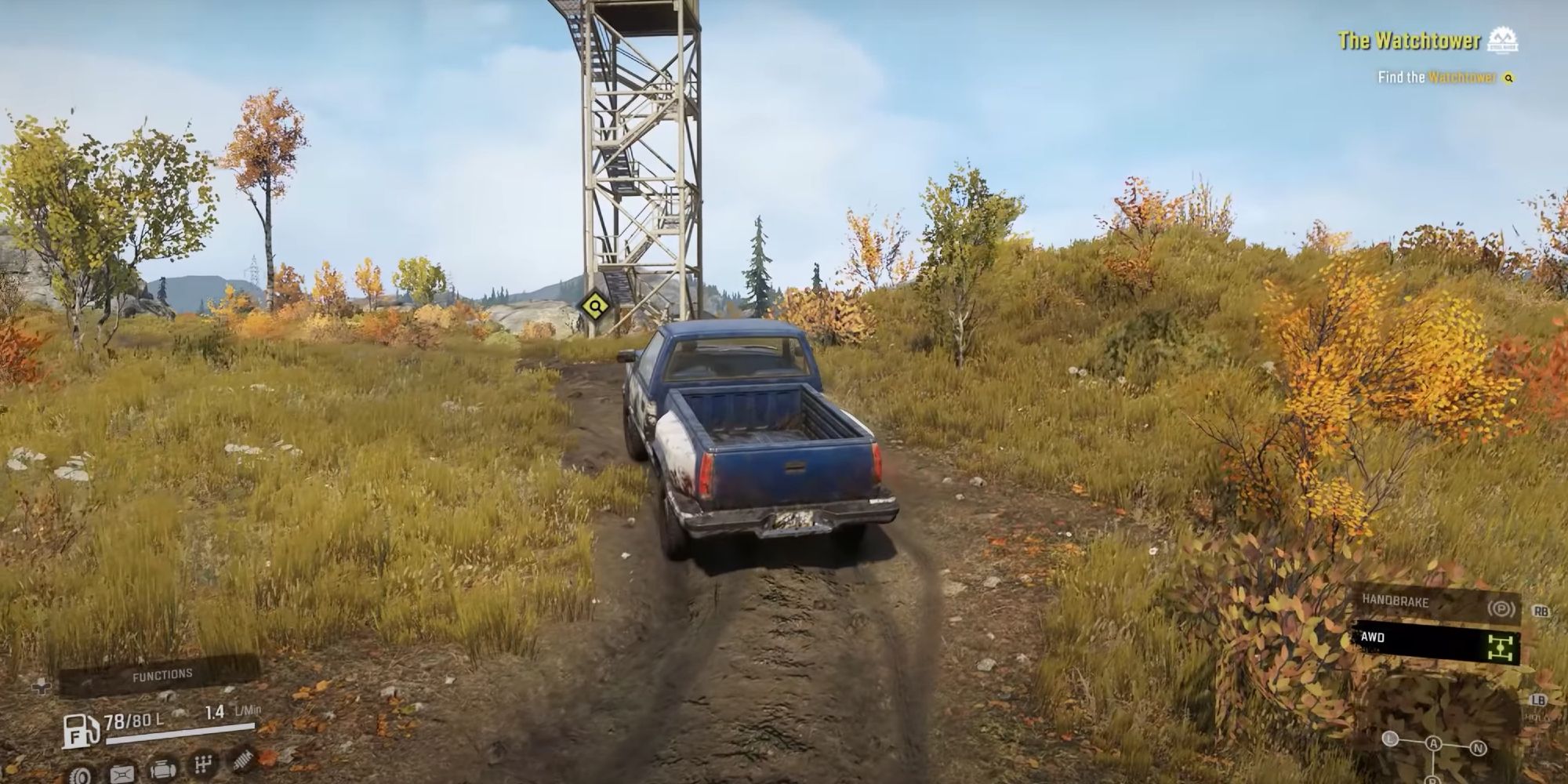The width and height of the screenshot is (1568, 784).
Task: Toggle the Handbrake option
Action: [x=1435, y=602]
